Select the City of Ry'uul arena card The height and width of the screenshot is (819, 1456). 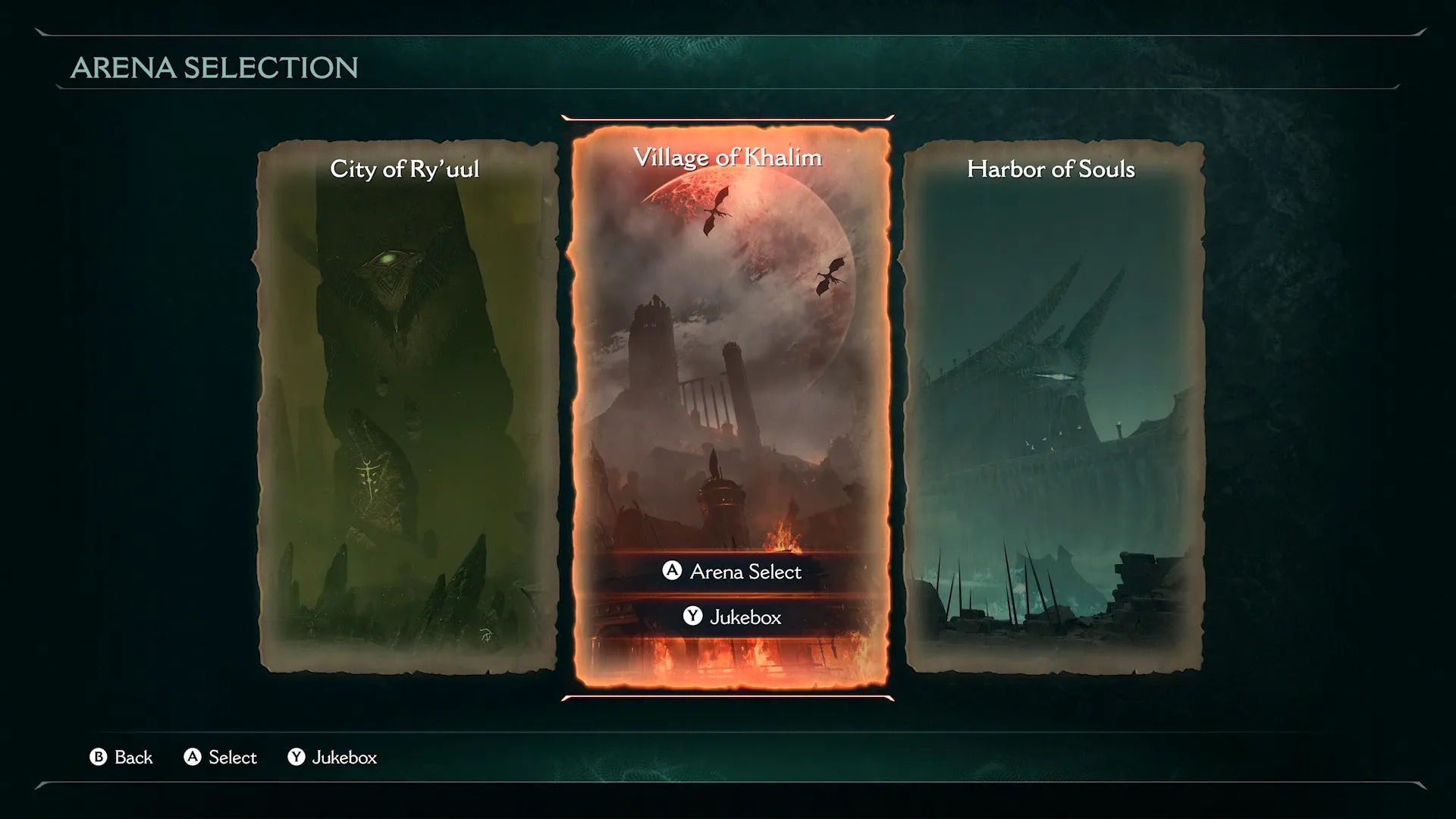click(407, 406)
